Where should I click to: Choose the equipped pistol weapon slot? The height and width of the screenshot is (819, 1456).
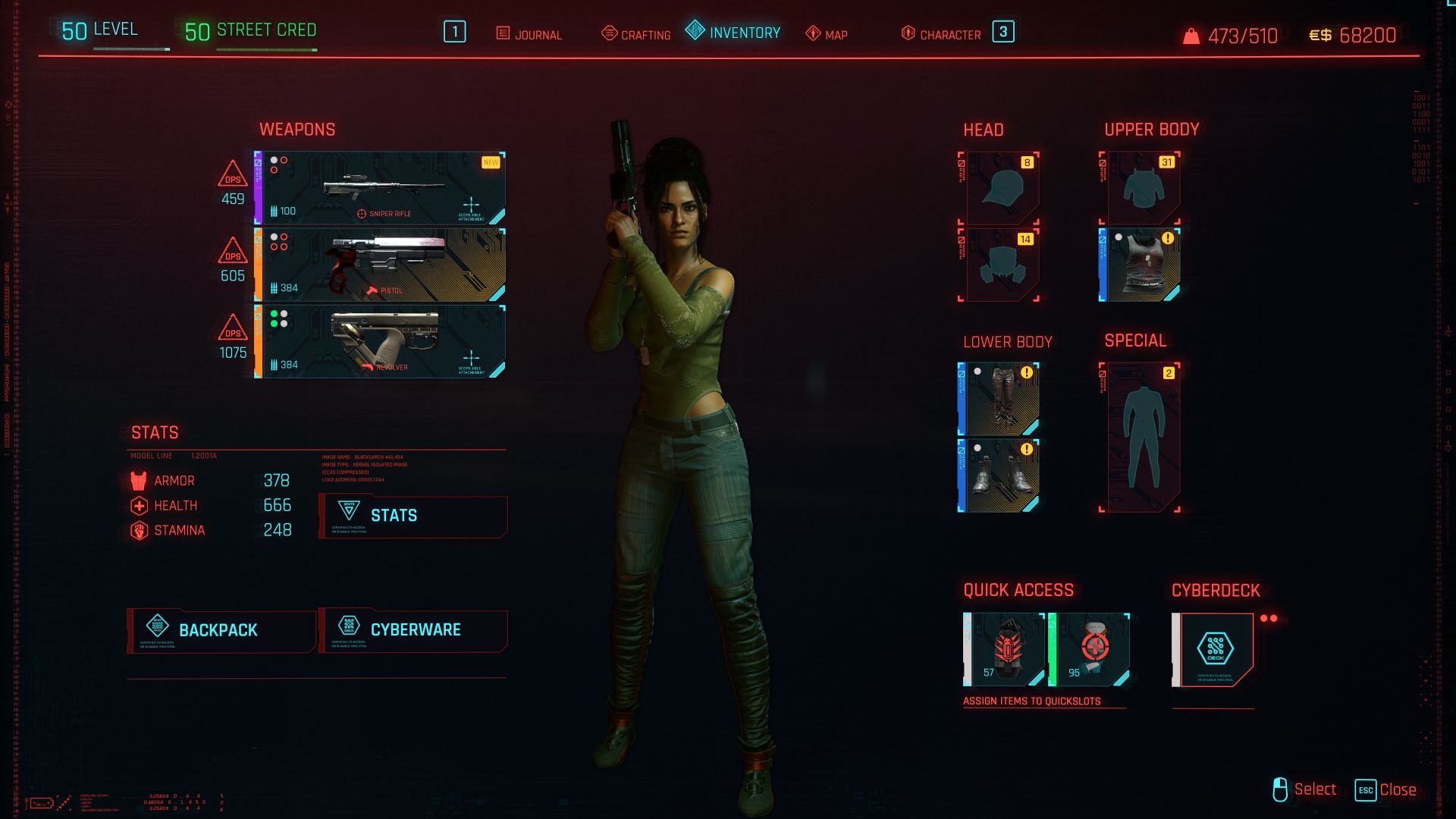(381, 265)
